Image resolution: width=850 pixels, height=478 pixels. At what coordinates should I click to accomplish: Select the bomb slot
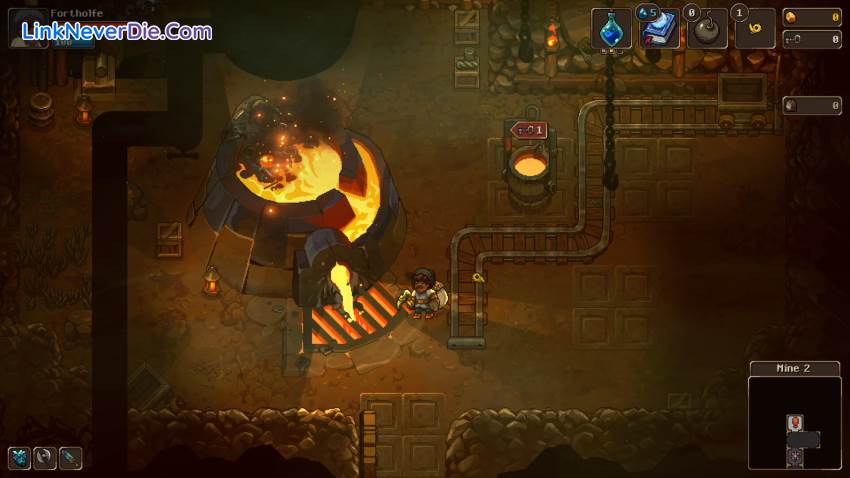tap(707, 29)
